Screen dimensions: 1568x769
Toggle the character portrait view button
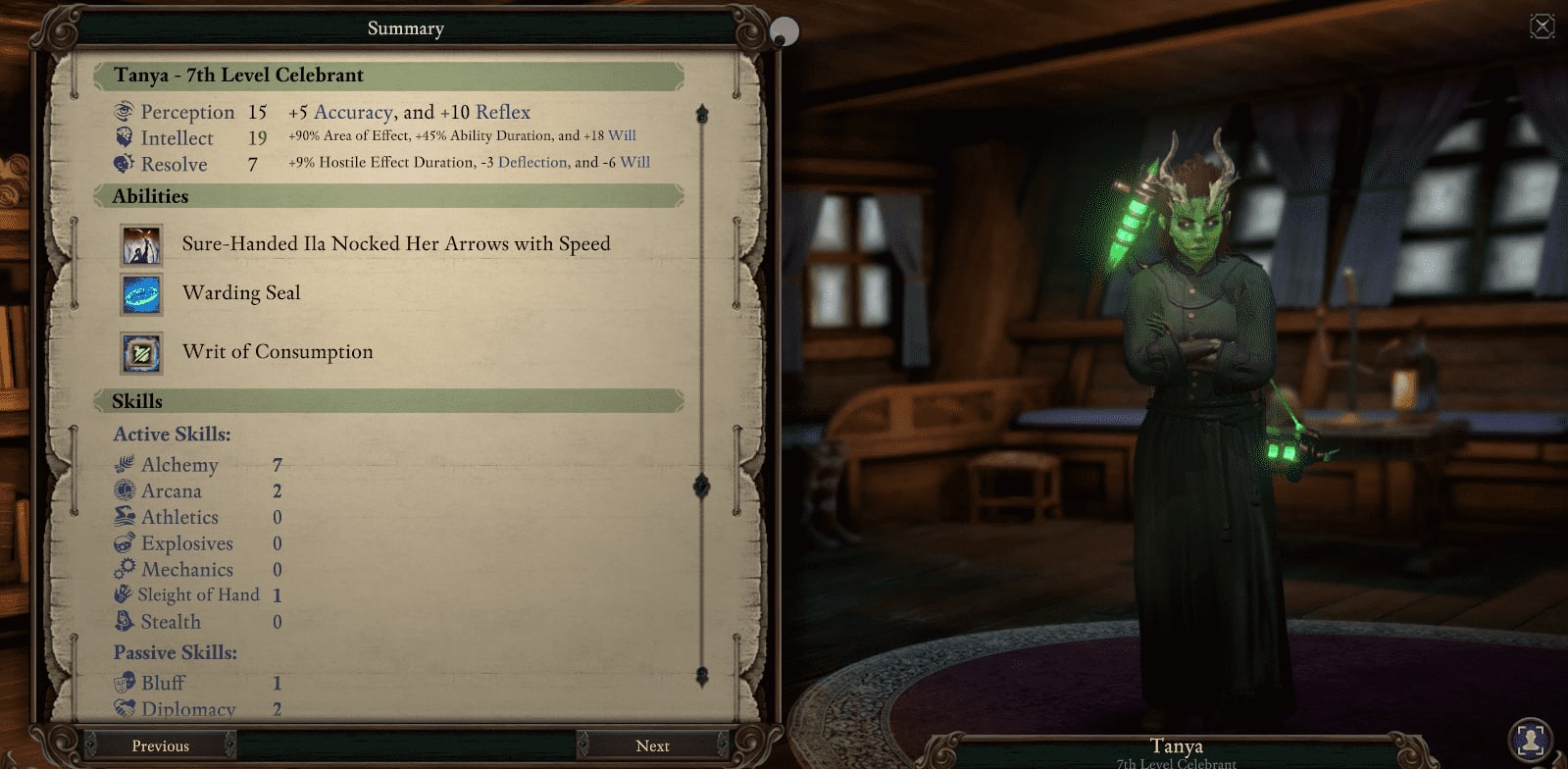click(x=1530, y=738)
